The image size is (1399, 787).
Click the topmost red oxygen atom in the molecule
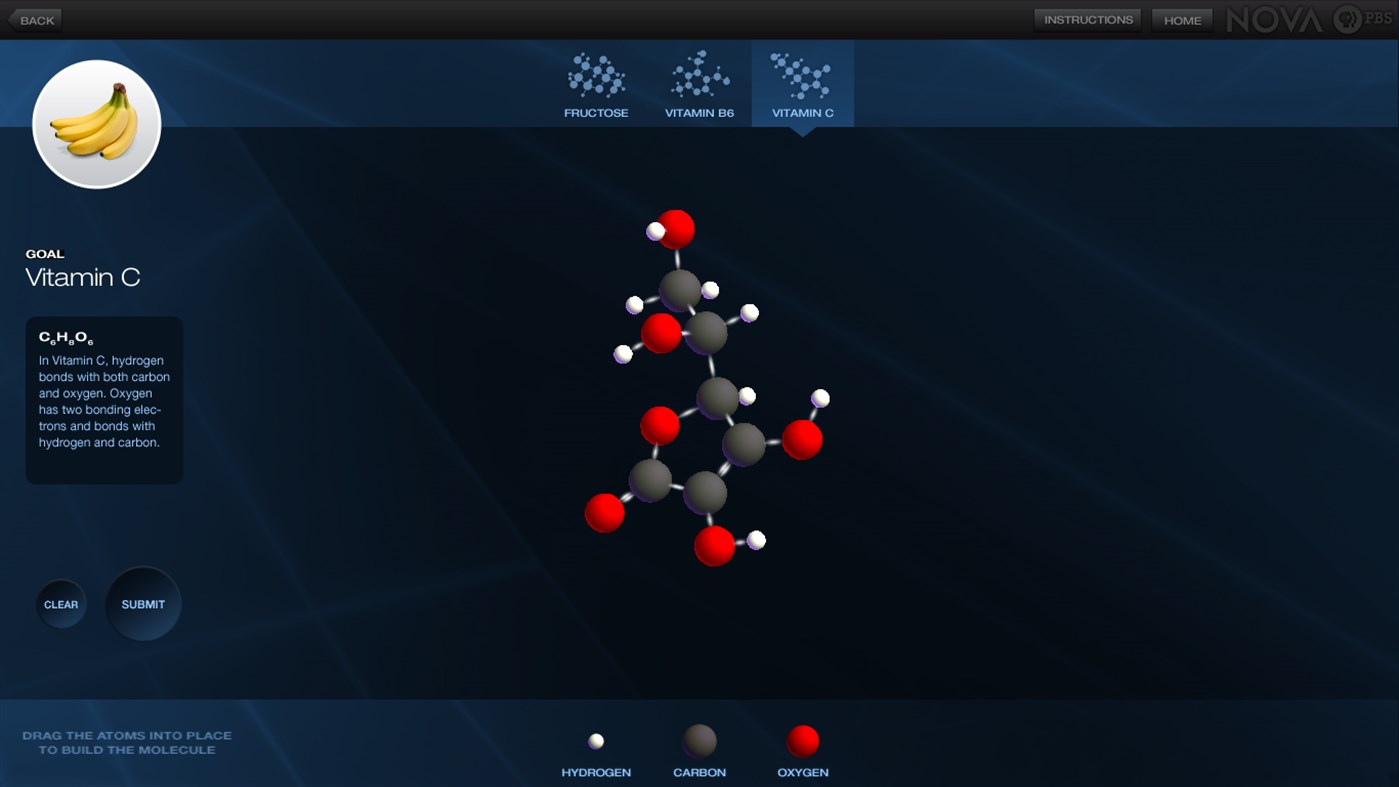pos(678,229)
